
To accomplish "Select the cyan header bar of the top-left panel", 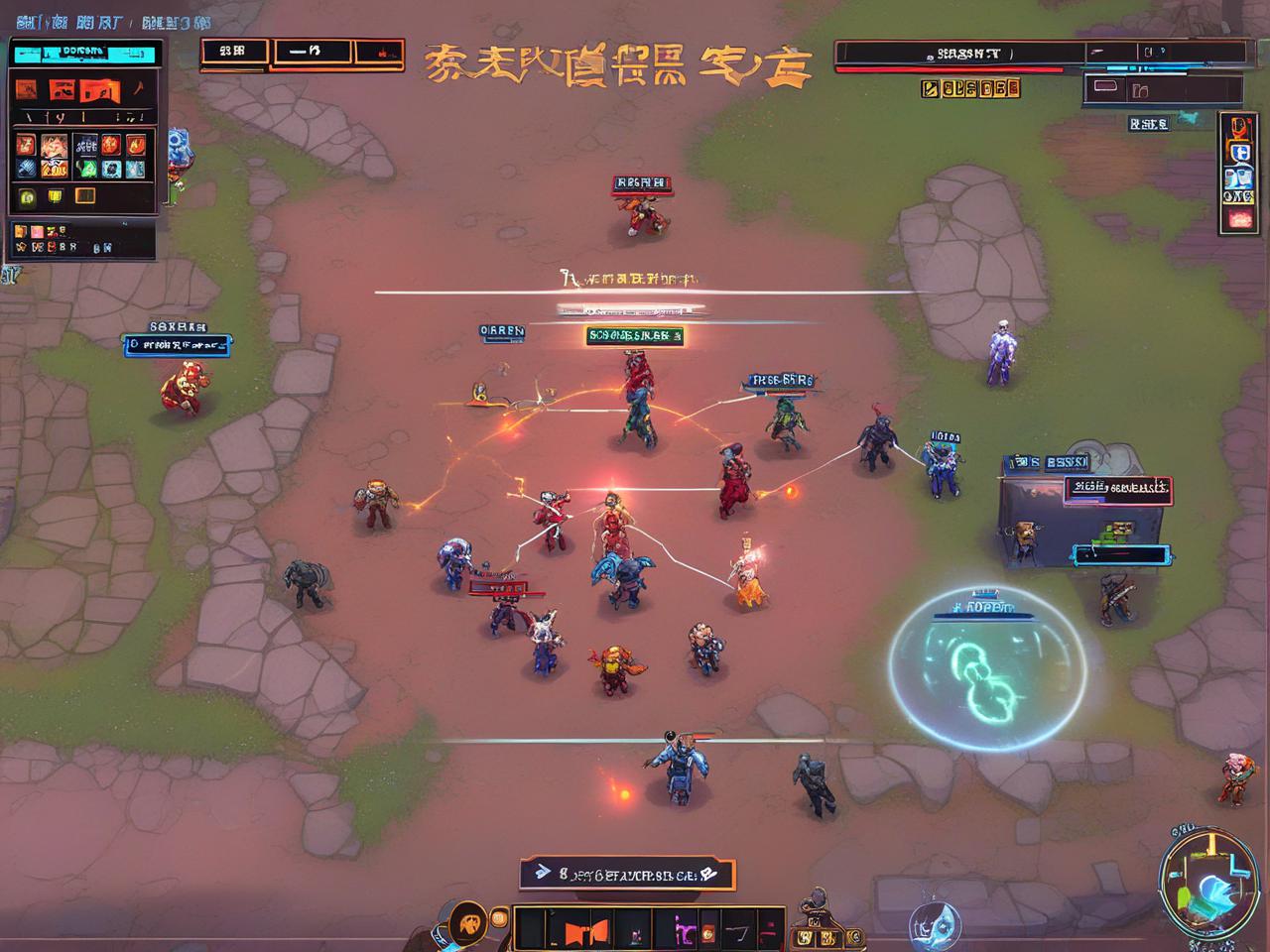I will coord(85,53).
